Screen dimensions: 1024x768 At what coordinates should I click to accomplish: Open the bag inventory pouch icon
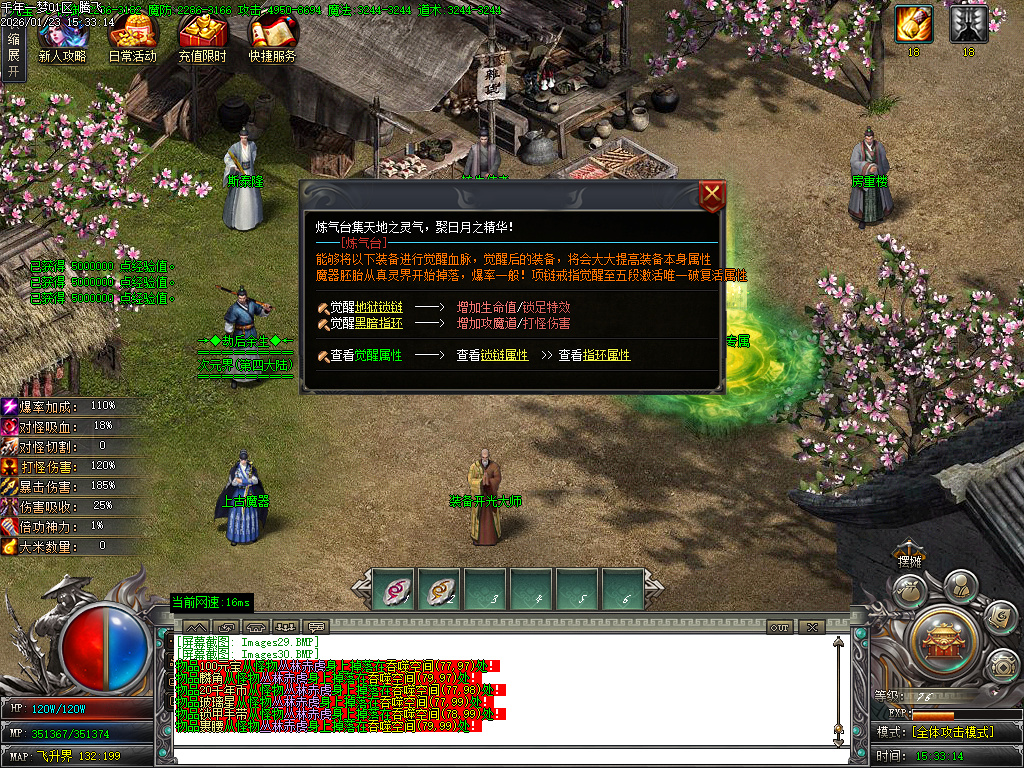909,590
